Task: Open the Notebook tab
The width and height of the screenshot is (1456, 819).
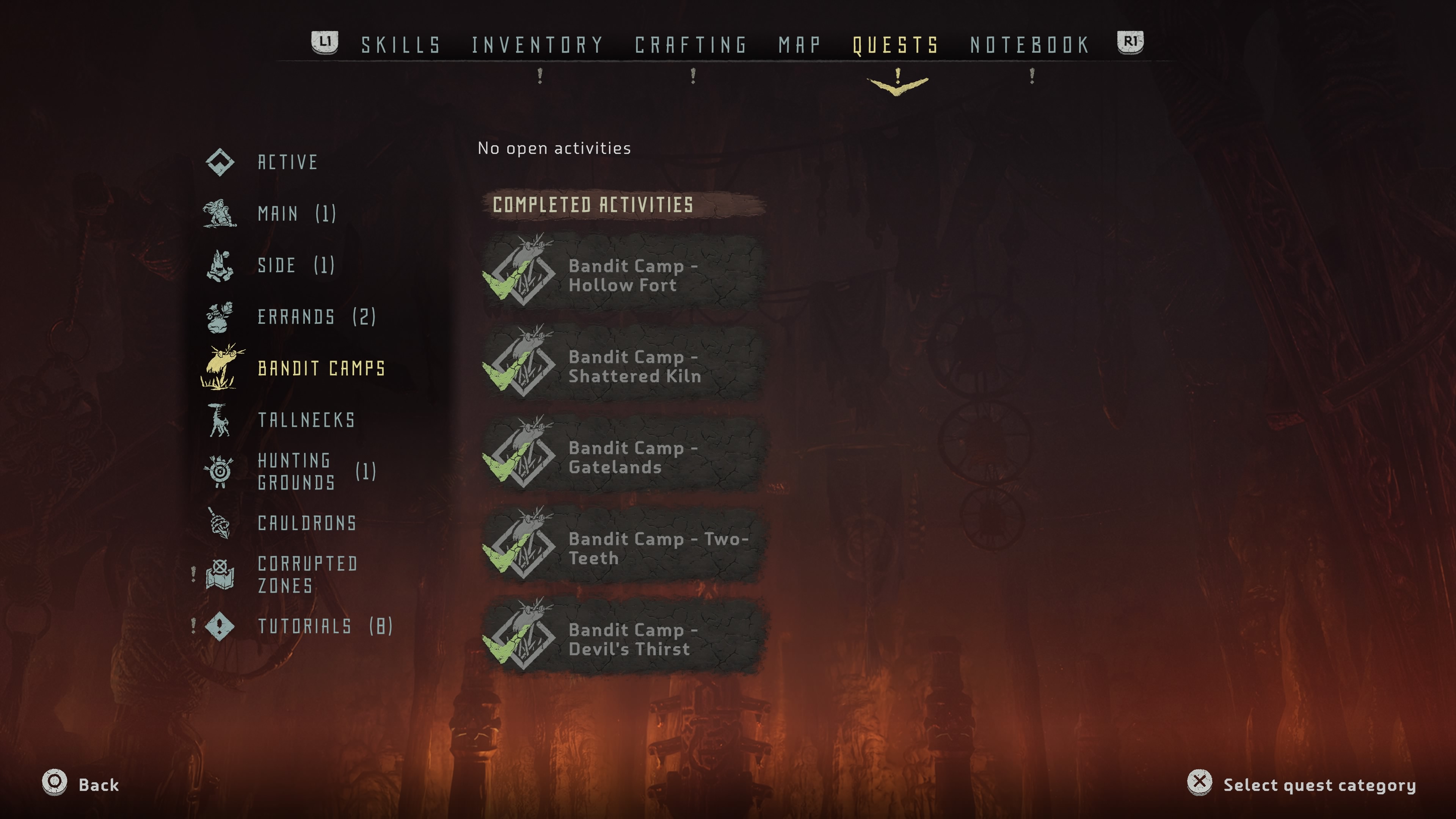Action: 1030,45
